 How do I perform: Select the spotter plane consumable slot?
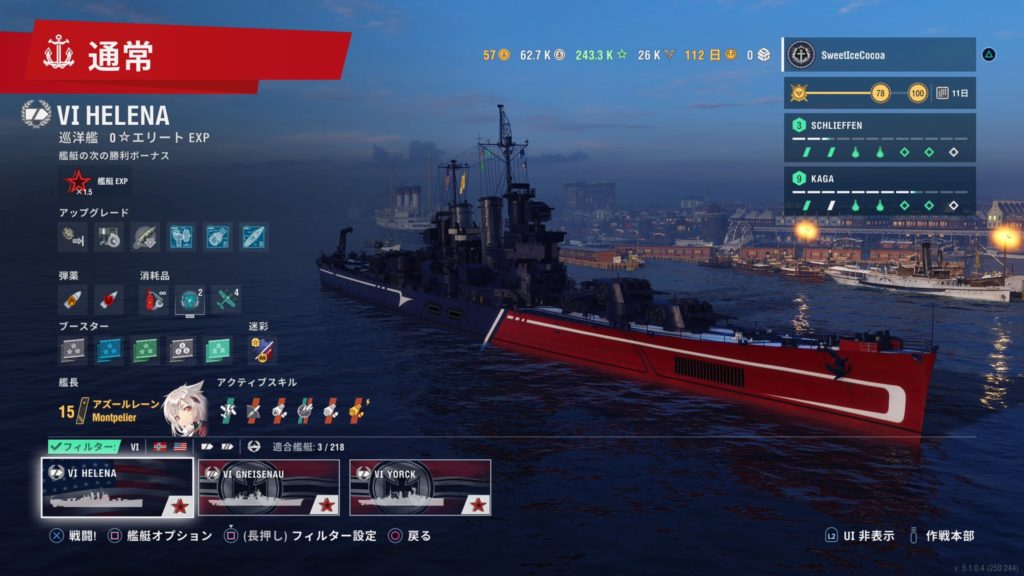click(x=226, y=298)
